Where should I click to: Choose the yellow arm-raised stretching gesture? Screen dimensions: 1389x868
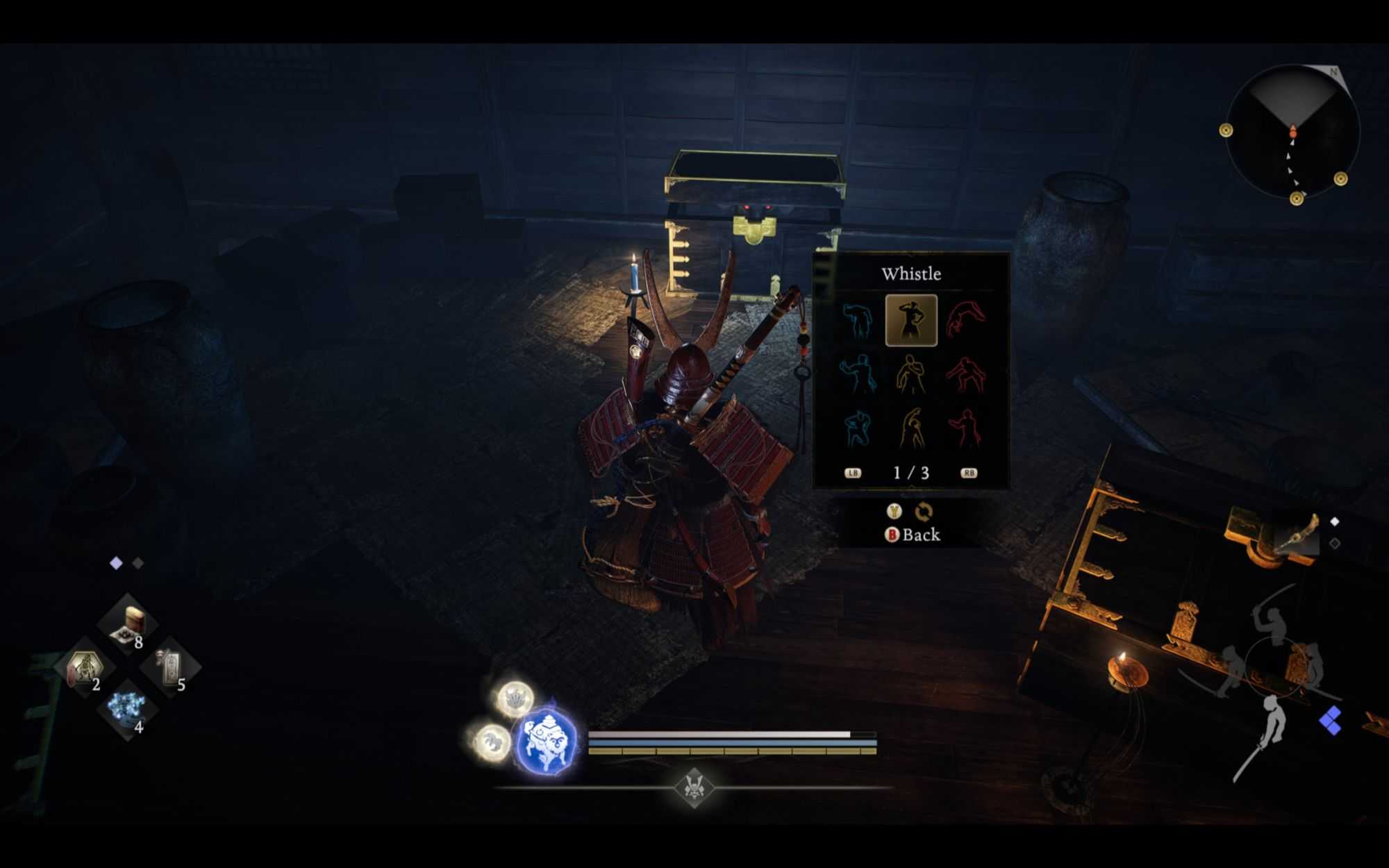point(910,428)
